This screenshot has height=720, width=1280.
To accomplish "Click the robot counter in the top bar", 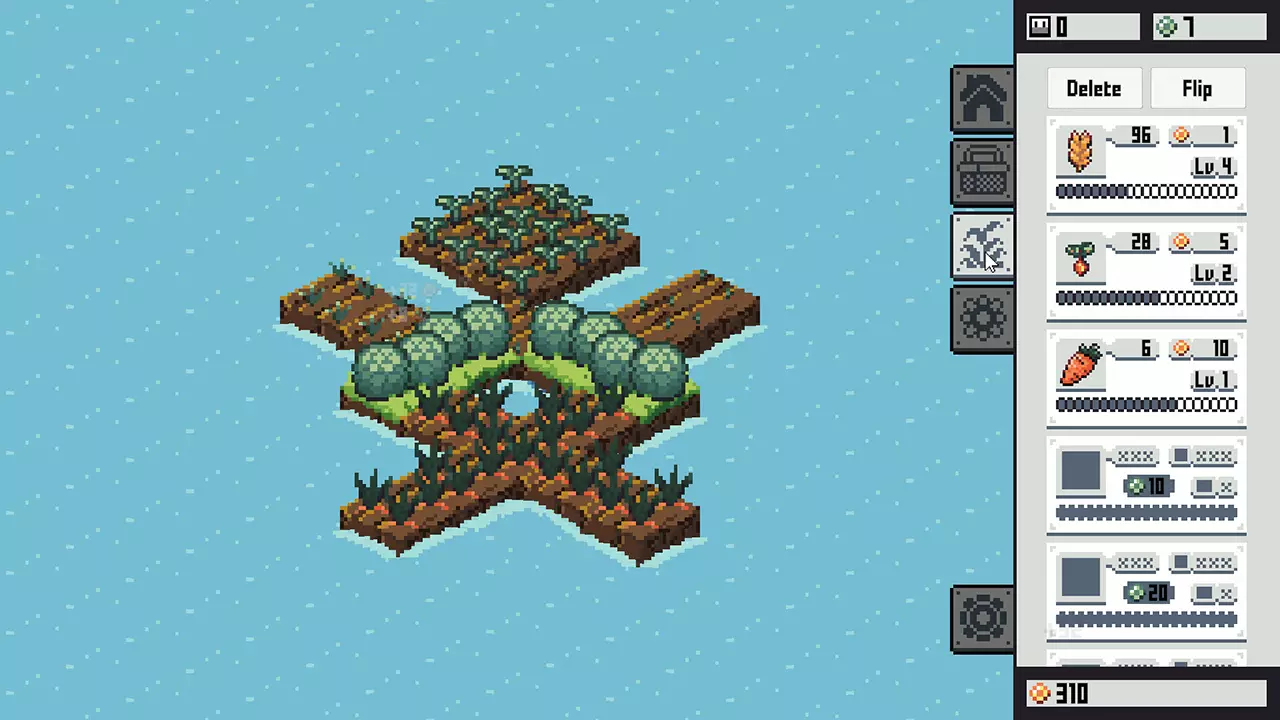I will pos(1080,27).
